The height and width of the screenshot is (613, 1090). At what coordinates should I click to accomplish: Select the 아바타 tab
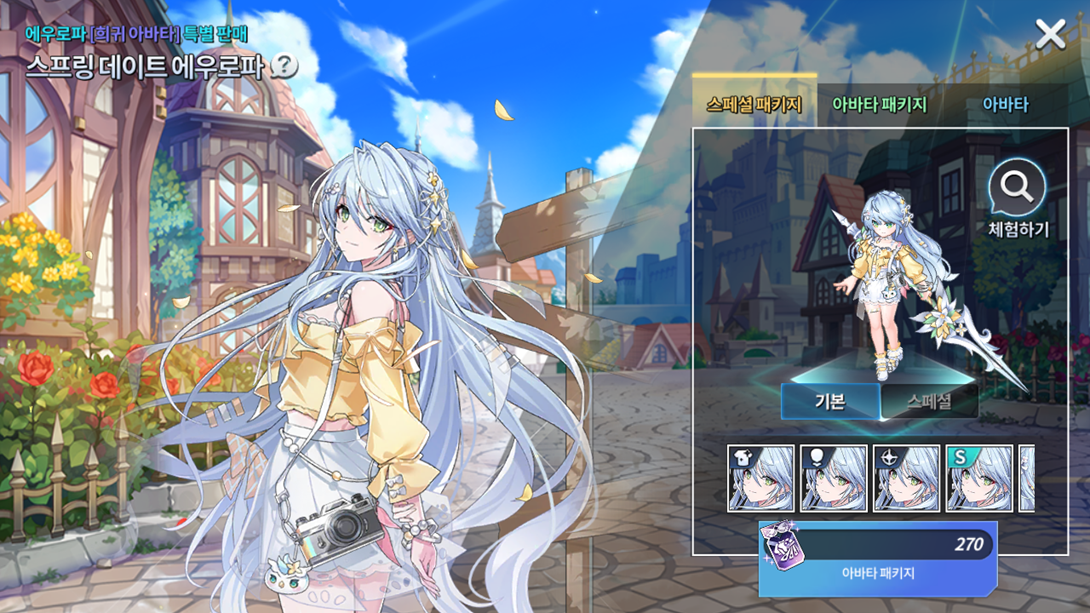(x=1004, y=104)
